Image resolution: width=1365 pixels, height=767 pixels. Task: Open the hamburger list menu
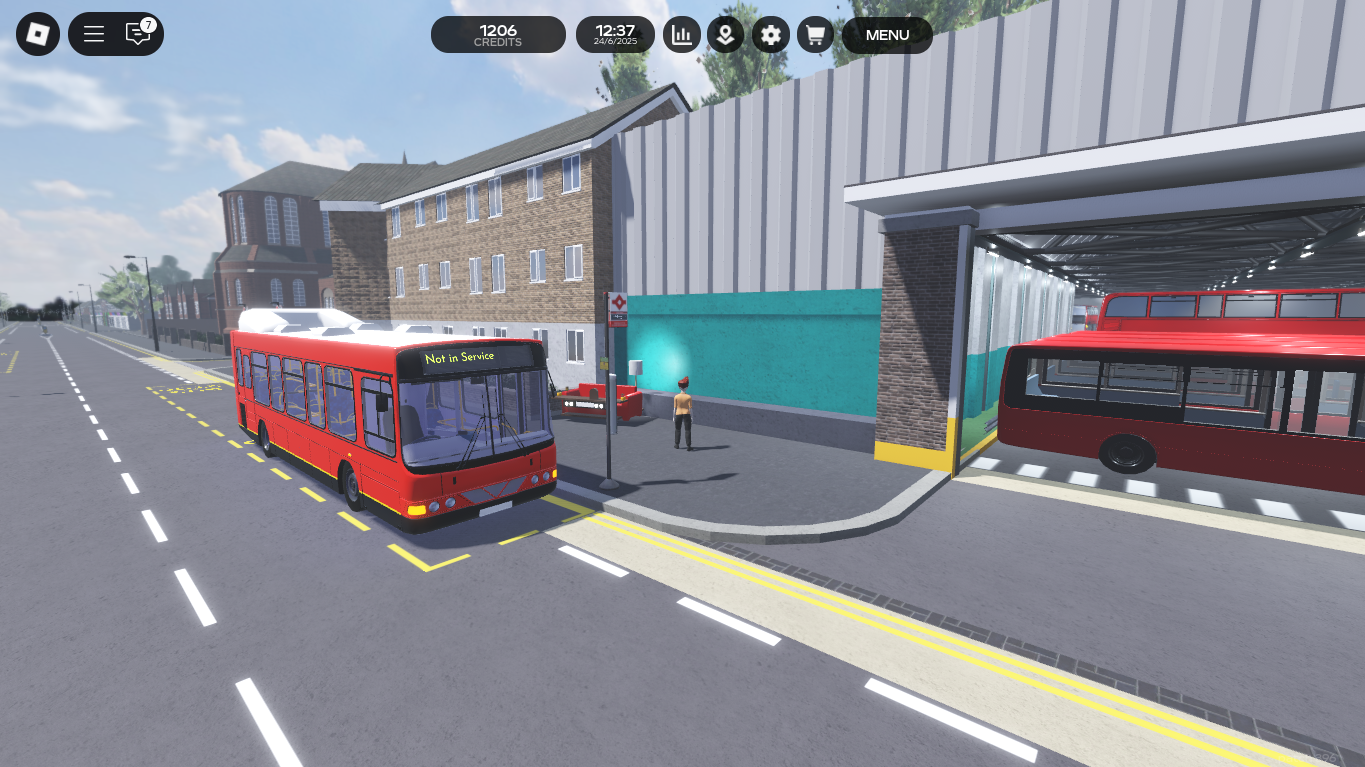point(94,34)
